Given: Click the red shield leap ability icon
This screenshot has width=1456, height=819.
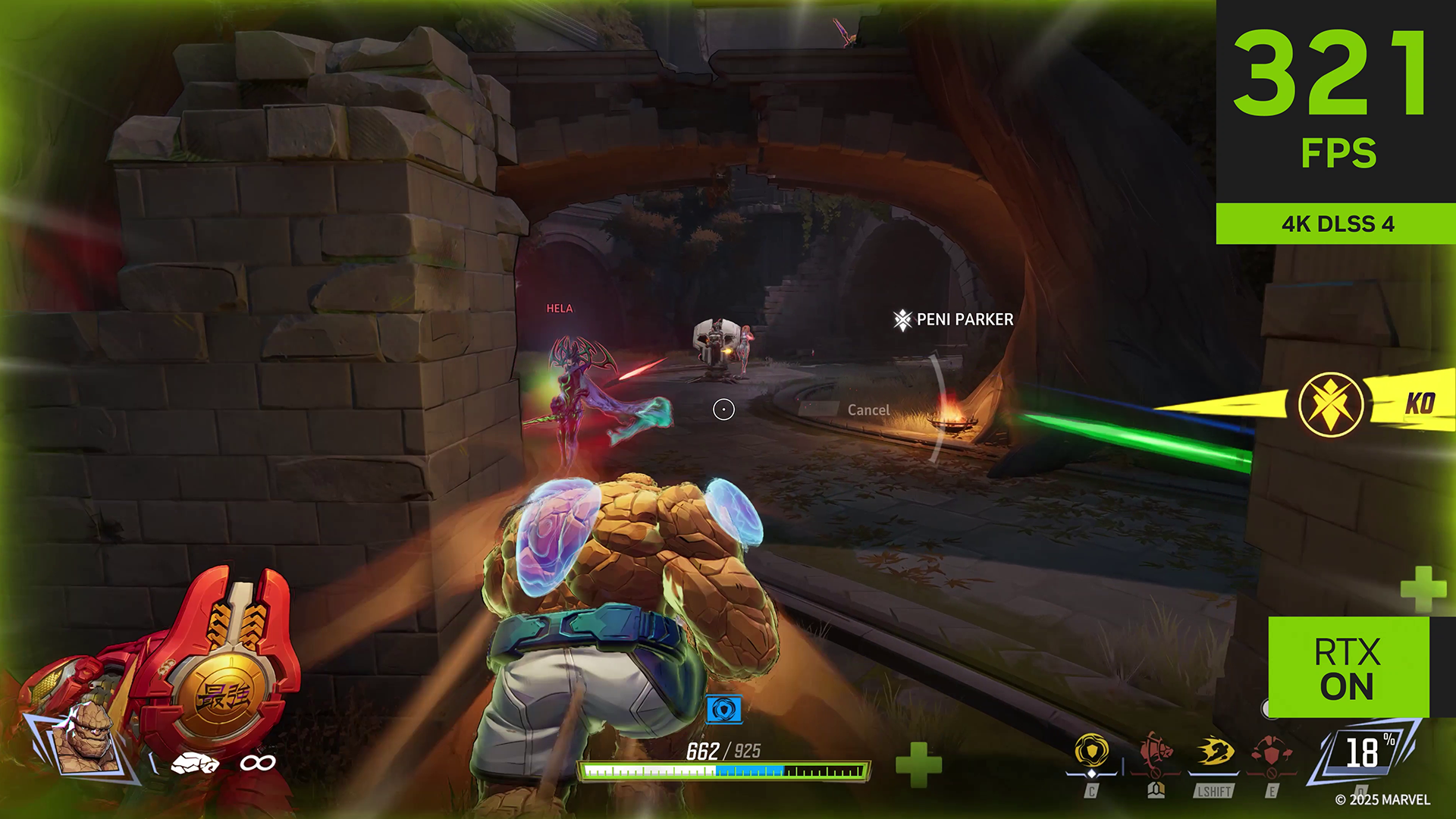Looking at the screenshot, I should (1272, 752).
